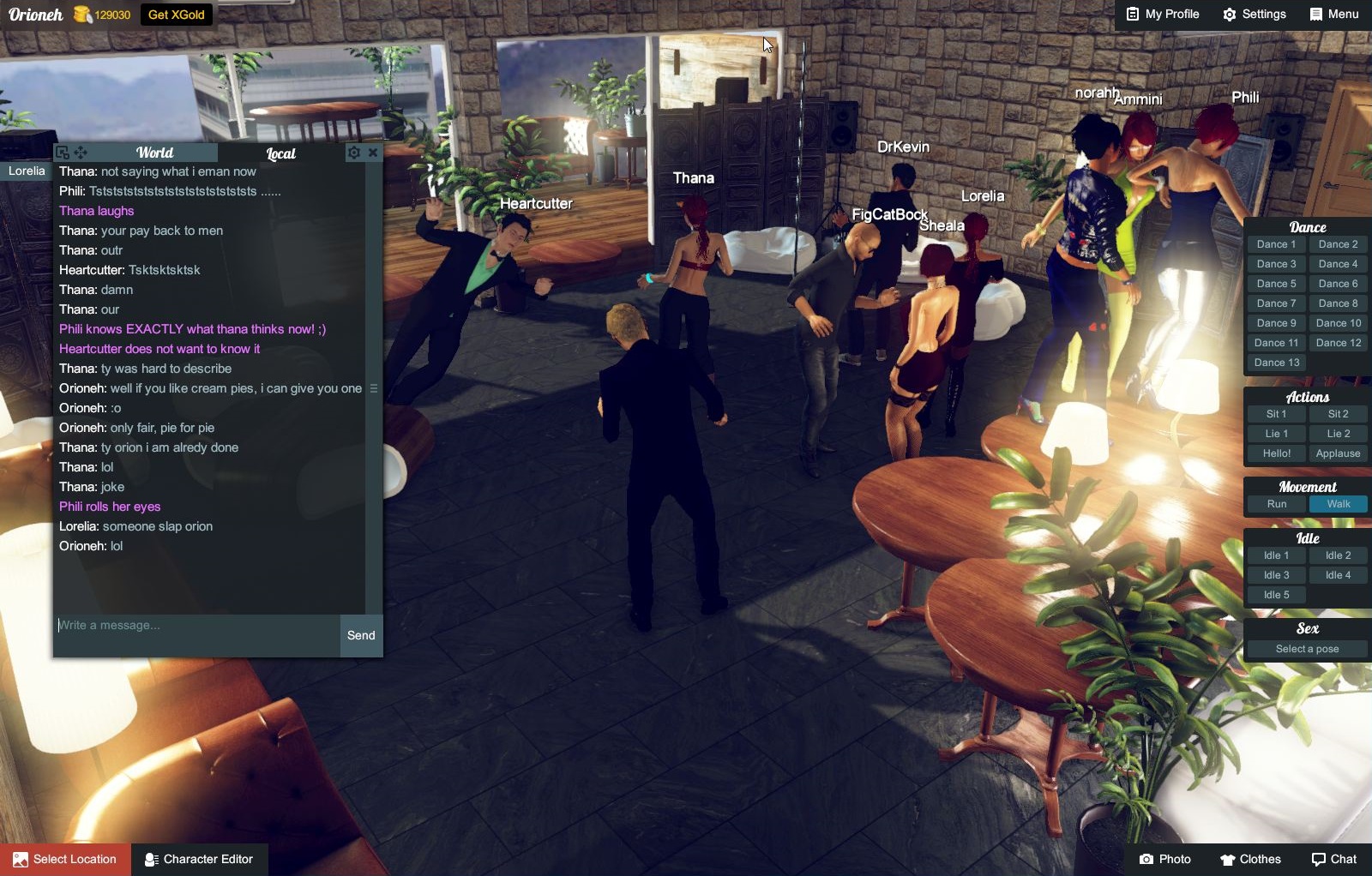Switch movement mode to Run
This screenshot has height=876, width=1372.
click(x=1276, y=504)
